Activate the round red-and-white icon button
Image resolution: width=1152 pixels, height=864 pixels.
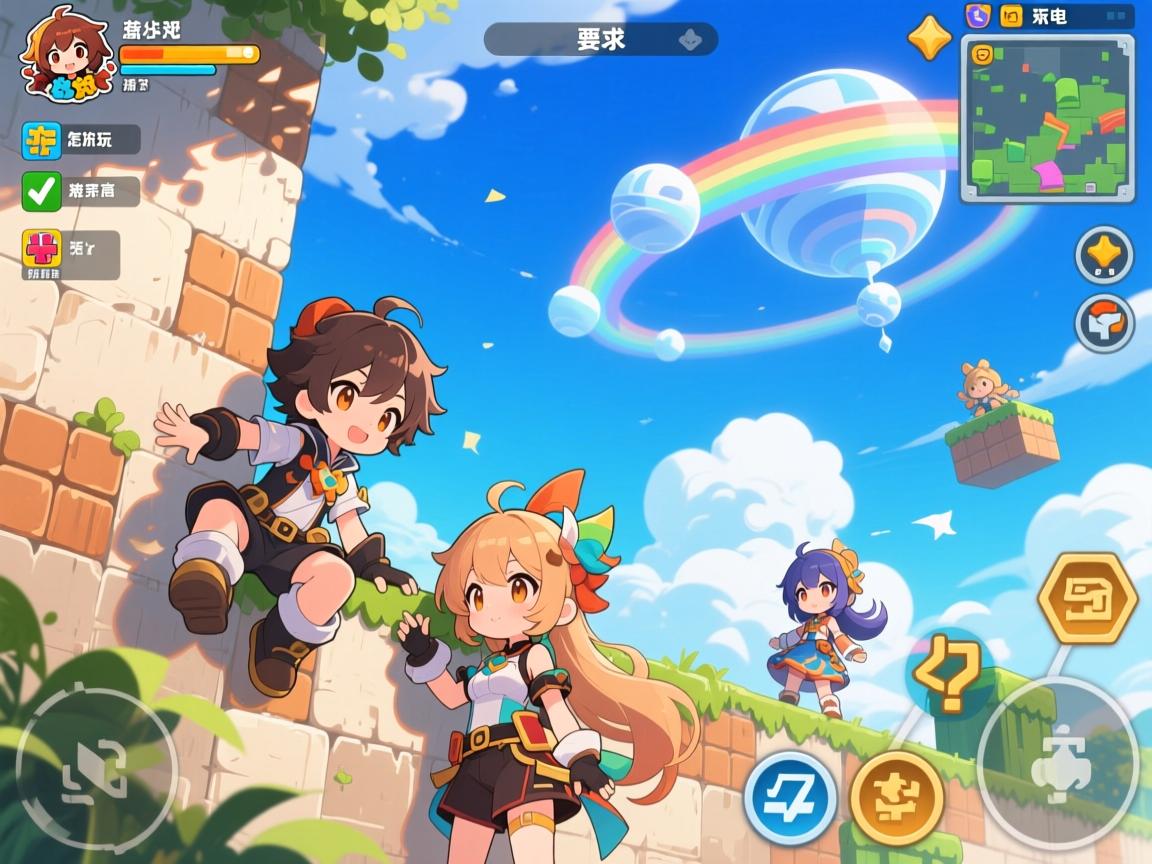coord(1104,322)
